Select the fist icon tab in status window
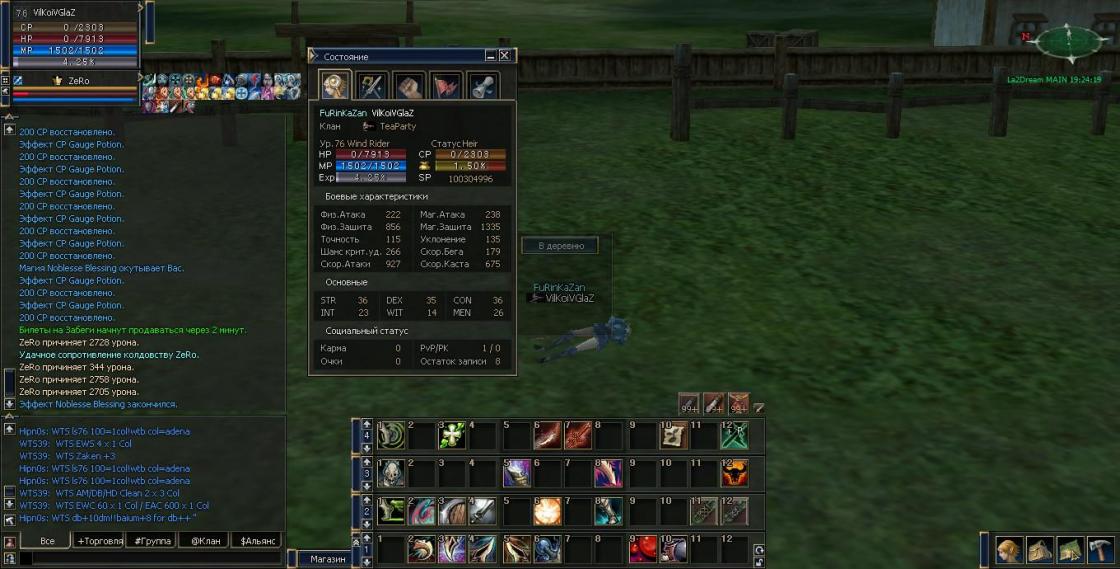Screen dimensions: 1120x569 pyautogui.click(x=408, y=85)
